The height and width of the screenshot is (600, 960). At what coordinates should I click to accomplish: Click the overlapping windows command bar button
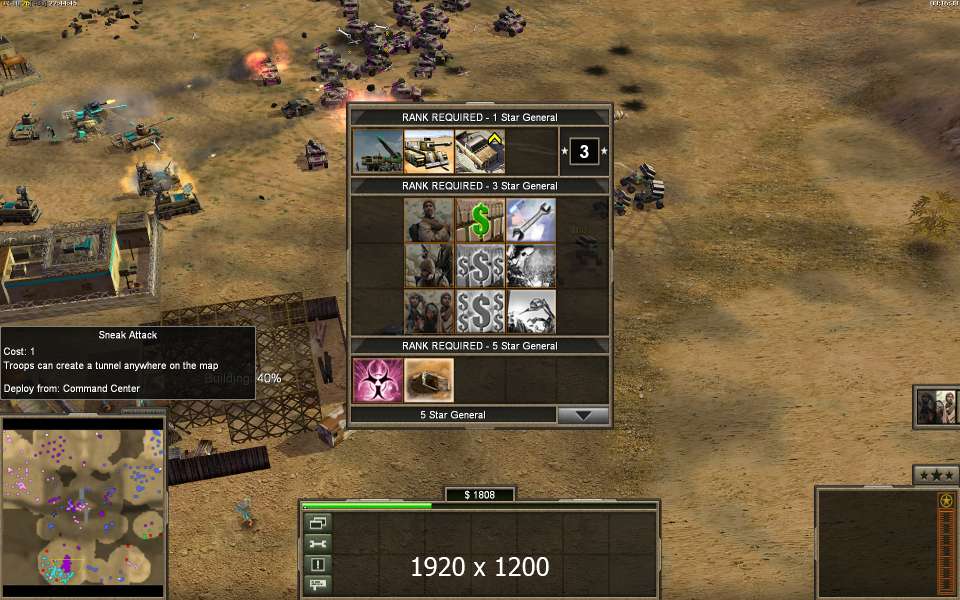pyautogui.click(x=318, y=522)
